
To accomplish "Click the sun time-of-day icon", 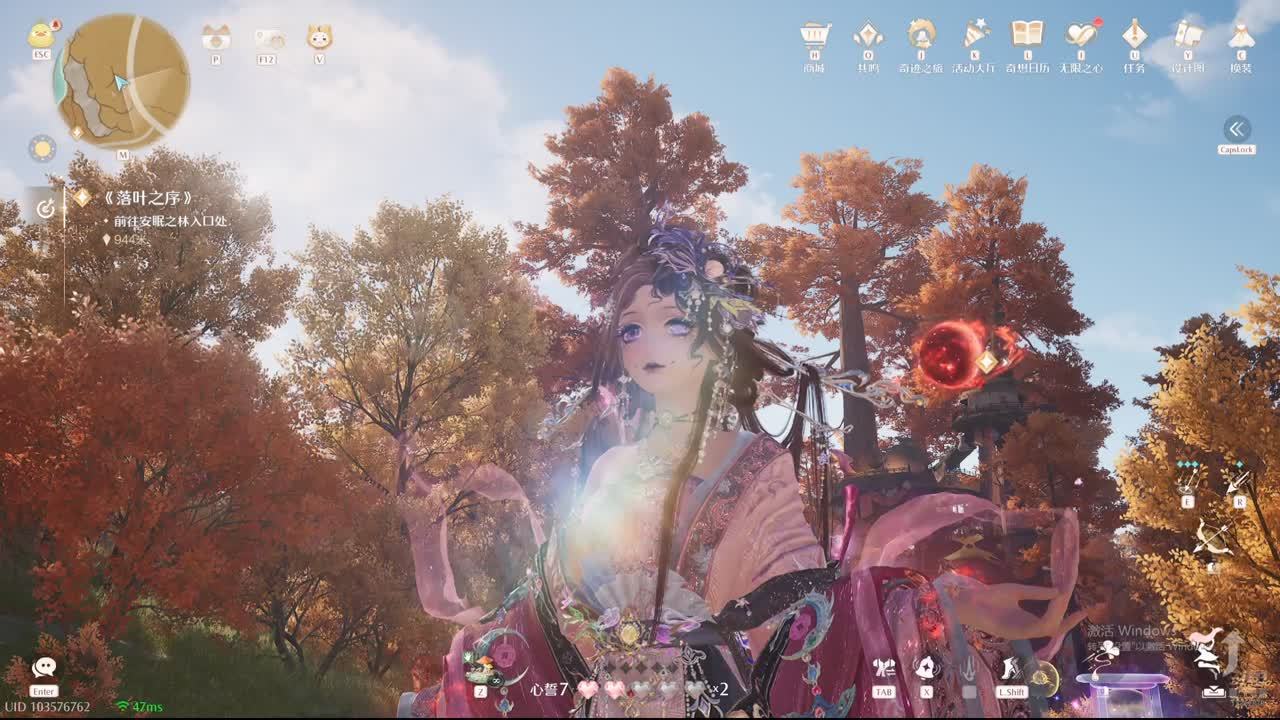I will pyautogui.click(x=42, y=149).
